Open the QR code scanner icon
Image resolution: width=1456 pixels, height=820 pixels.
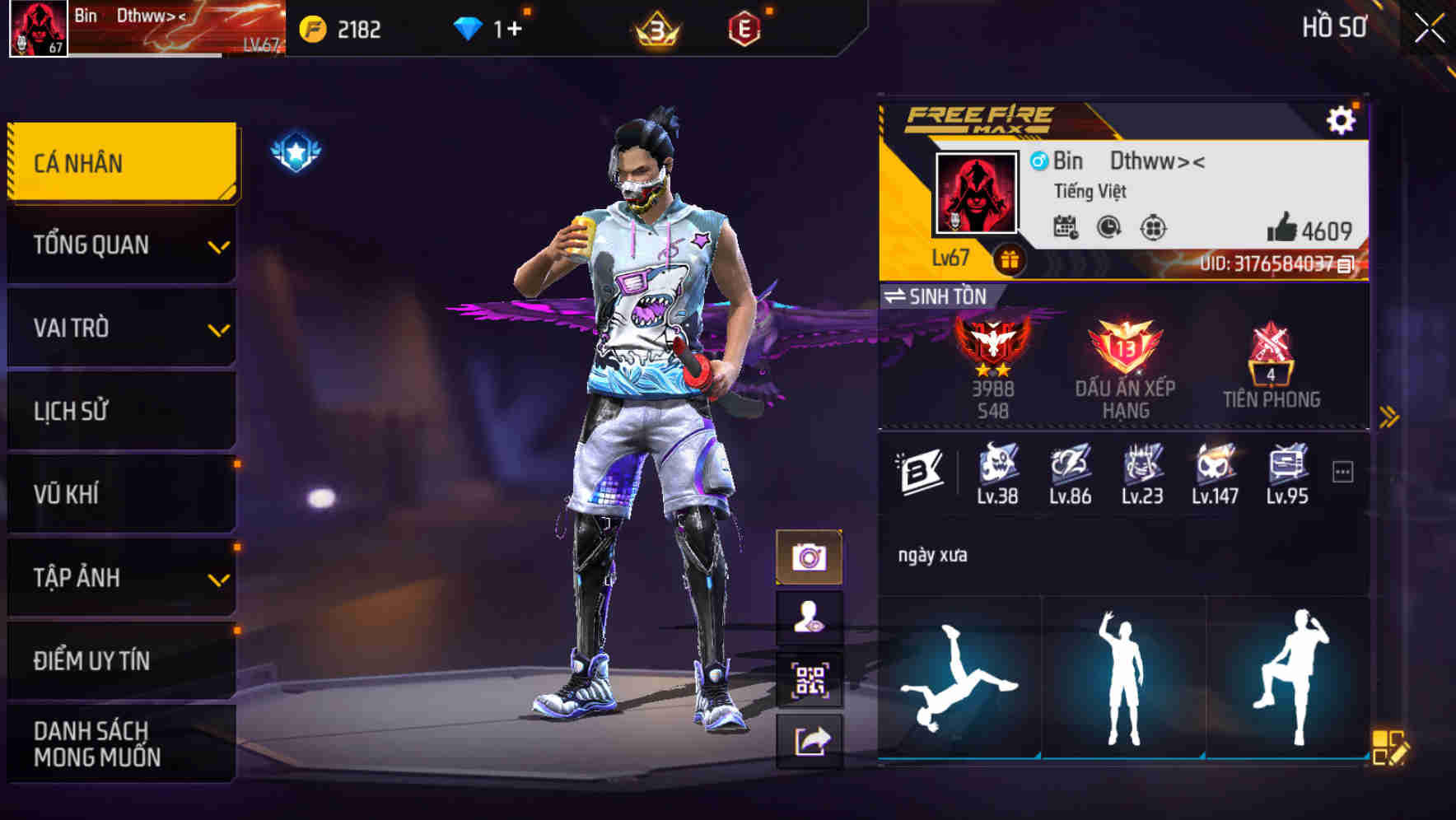[810, 679]
